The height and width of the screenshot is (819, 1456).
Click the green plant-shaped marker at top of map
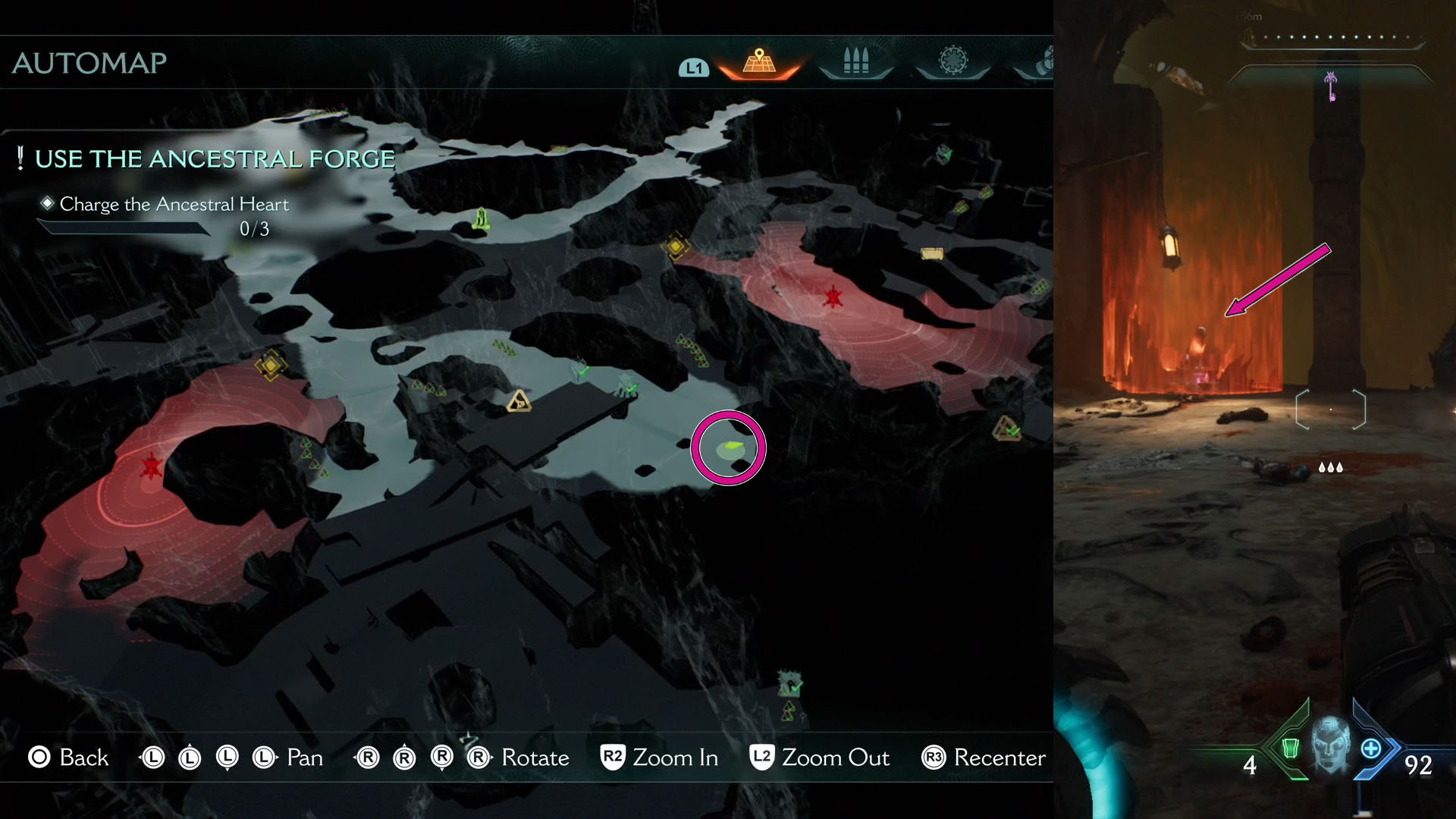[x=480, y=218]
